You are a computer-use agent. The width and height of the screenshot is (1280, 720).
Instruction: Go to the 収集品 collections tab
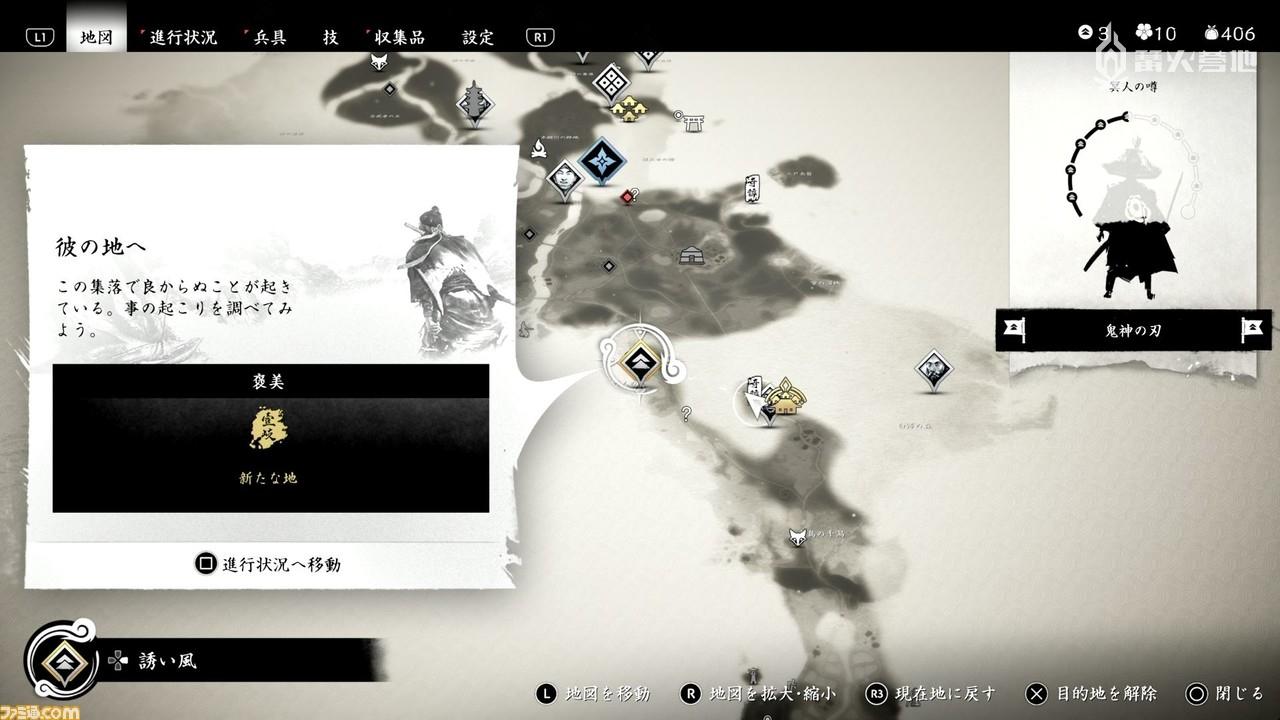click(x=396, y=37)
